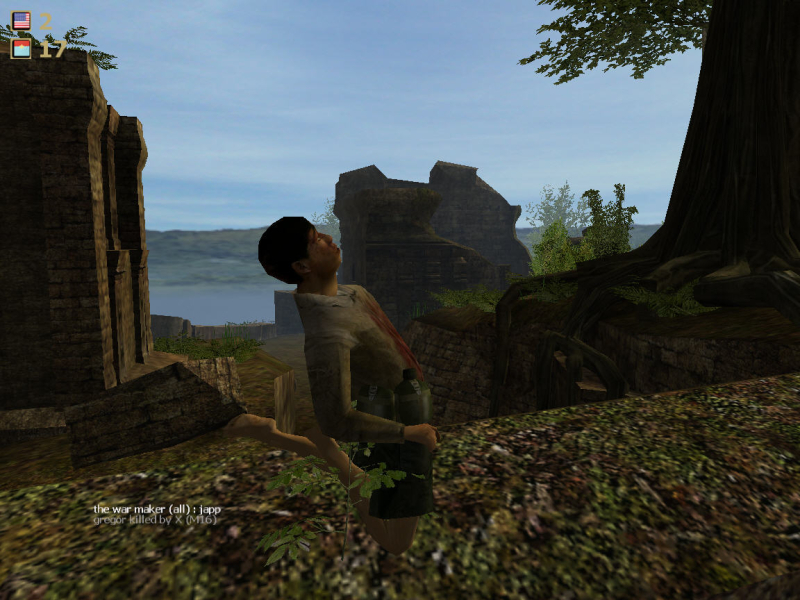Click the war maker chat message

pyautogui.click(x=157, y=509)
